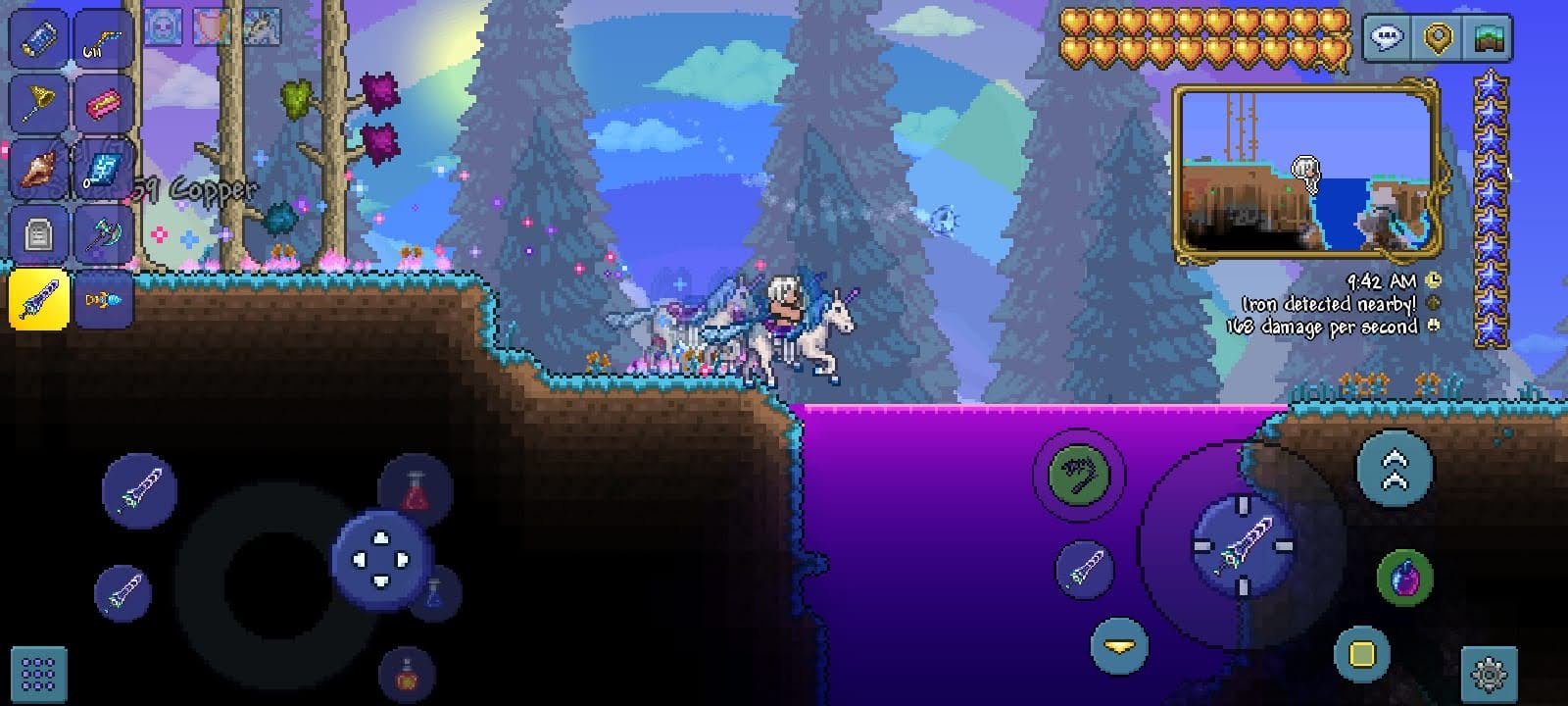1568x706 pixels.
Task: Use the quick mana blue potion
Action: (433, 592)
